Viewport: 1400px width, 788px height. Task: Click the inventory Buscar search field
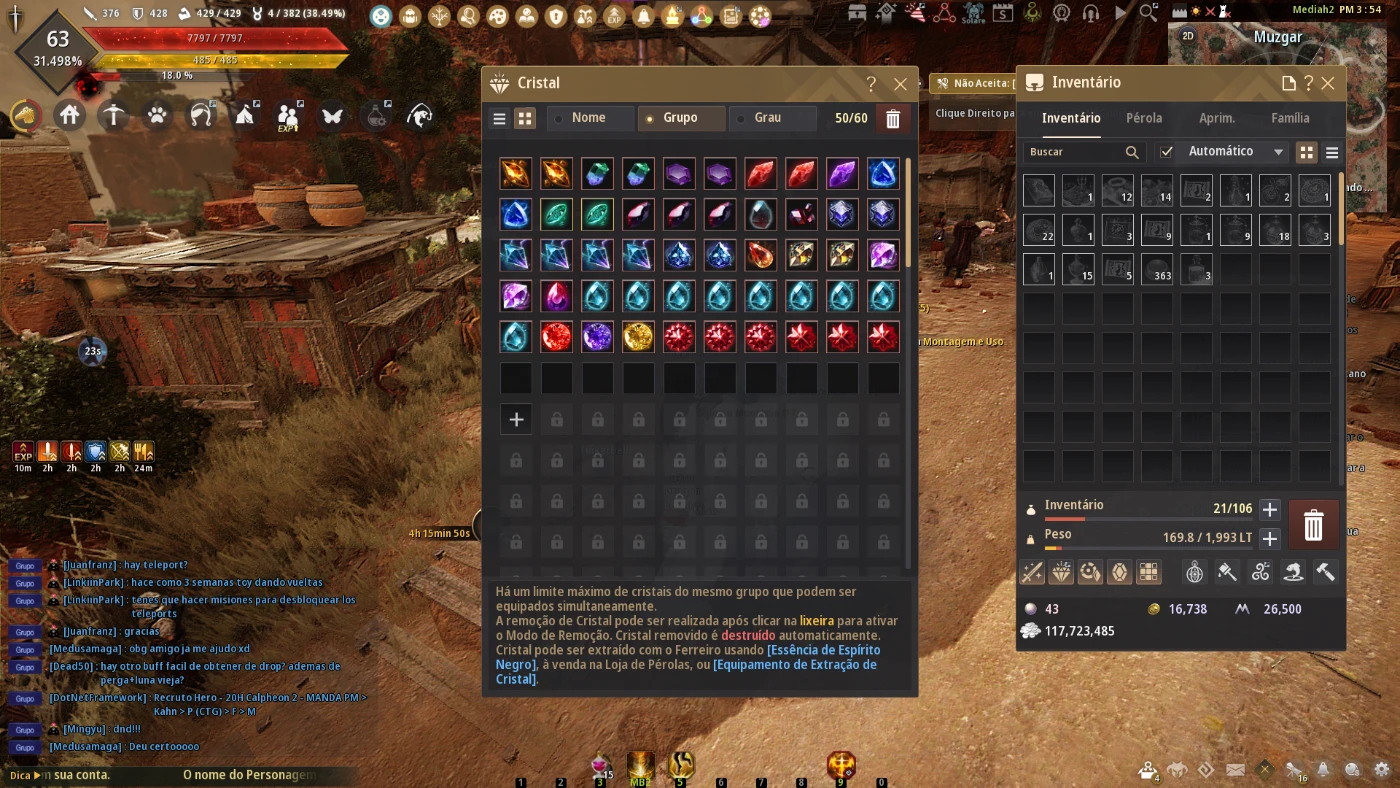[x=1075, y=152]
